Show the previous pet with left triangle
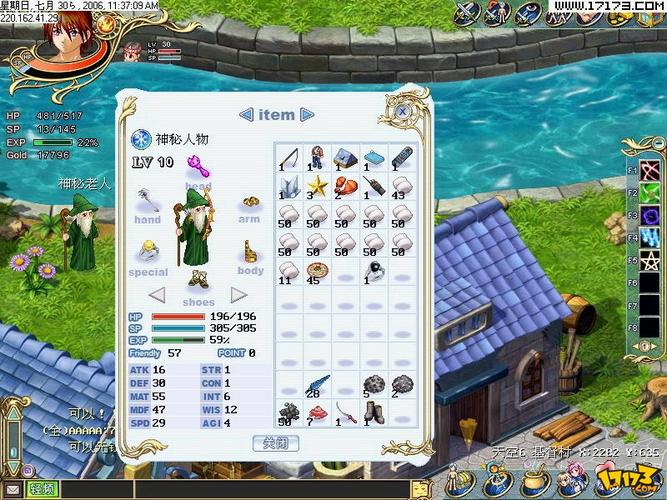Viewport: 667px width, 500px height. click(x=157, y=295)
